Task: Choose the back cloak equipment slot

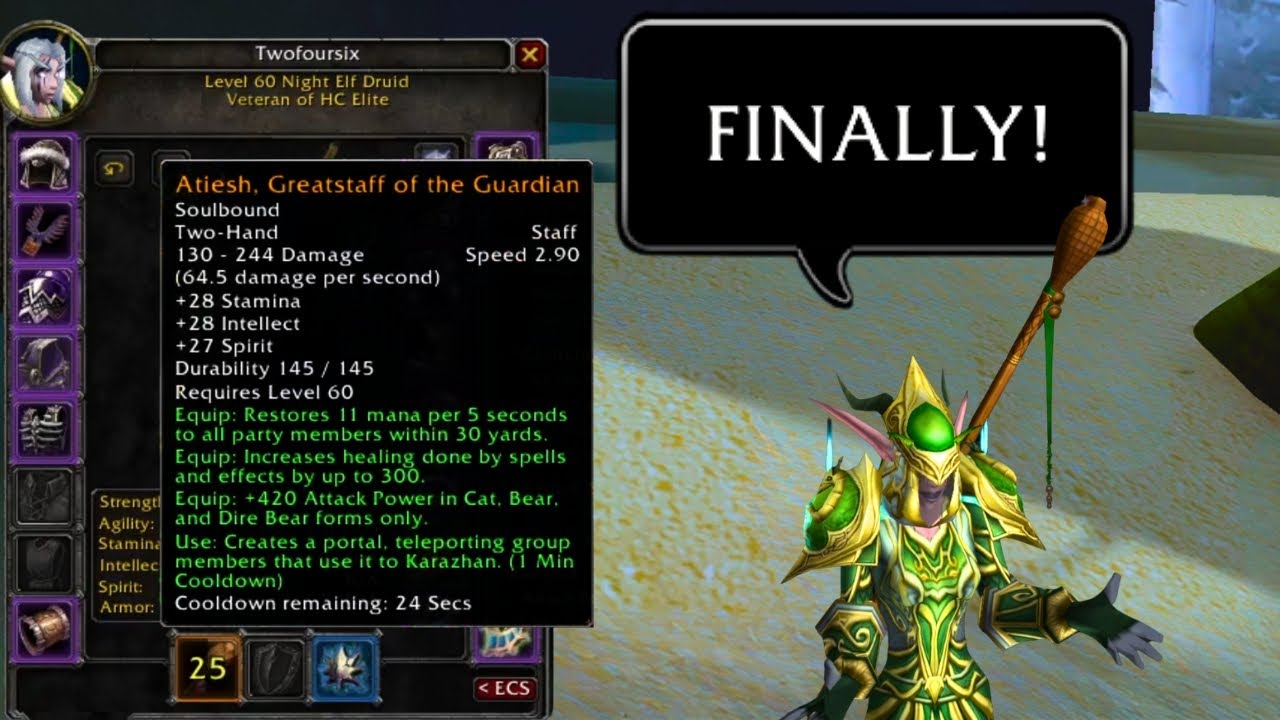Action: (x=44, y=364)
